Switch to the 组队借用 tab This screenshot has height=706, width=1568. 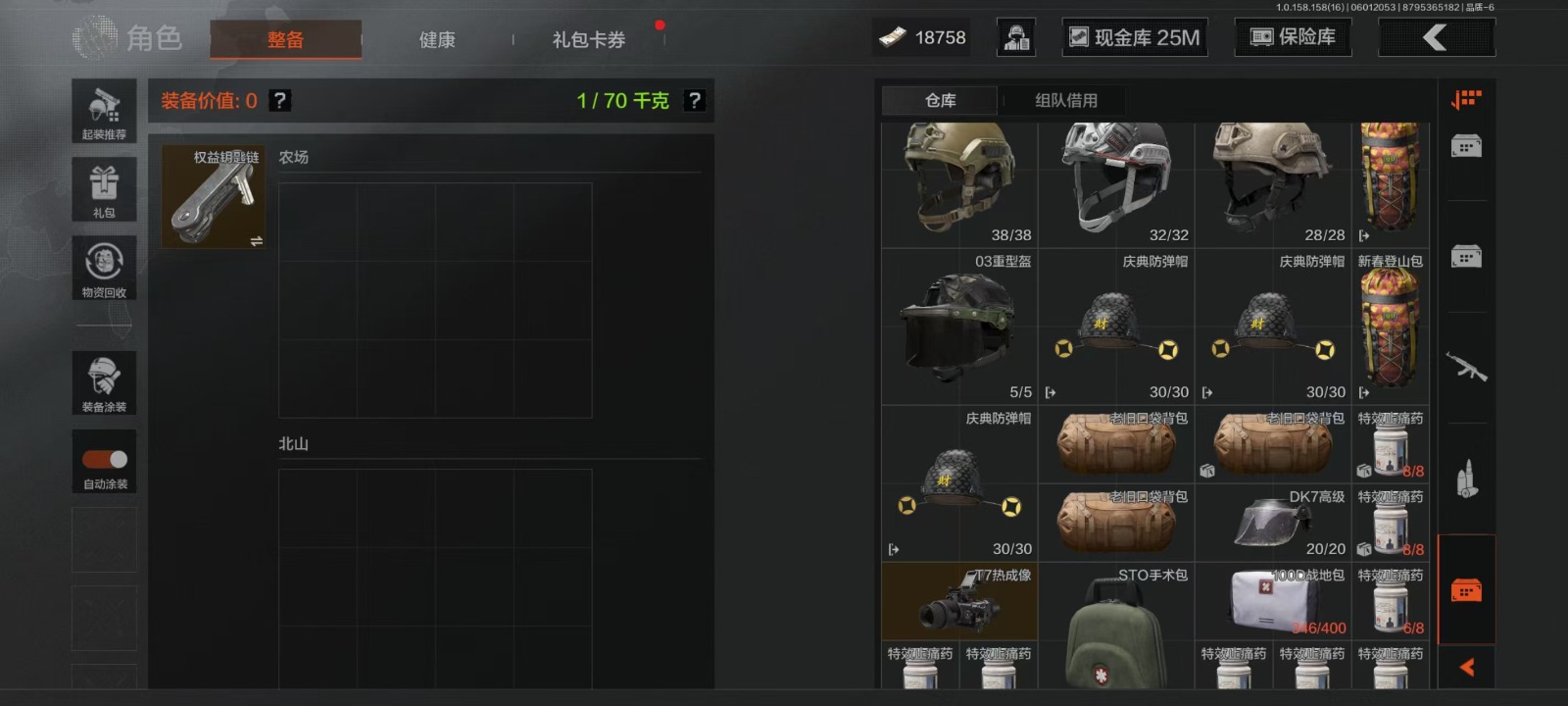[x=1066, y=100]
